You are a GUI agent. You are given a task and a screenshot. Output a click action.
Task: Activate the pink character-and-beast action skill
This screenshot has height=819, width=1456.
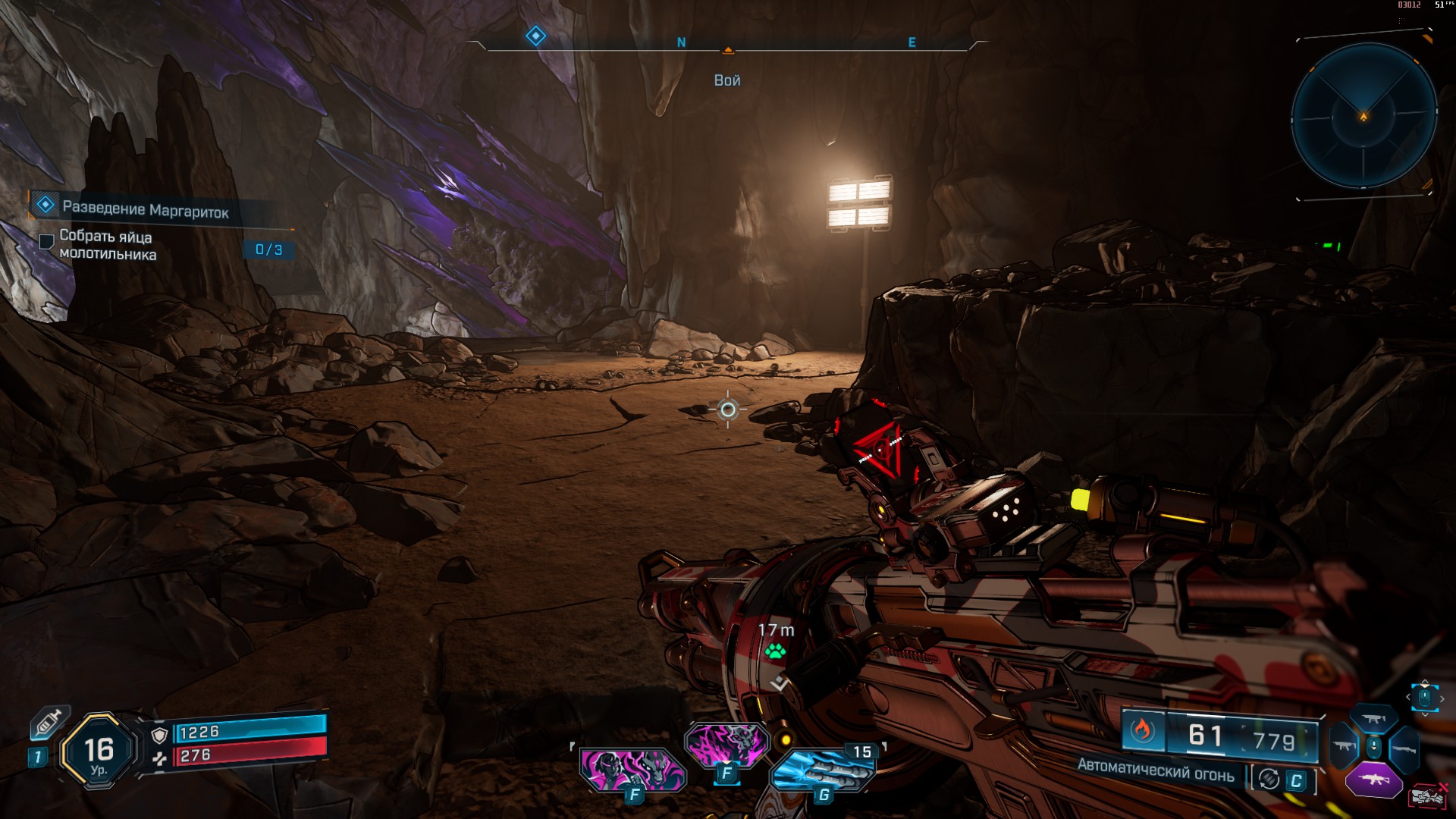click(632, 768)
